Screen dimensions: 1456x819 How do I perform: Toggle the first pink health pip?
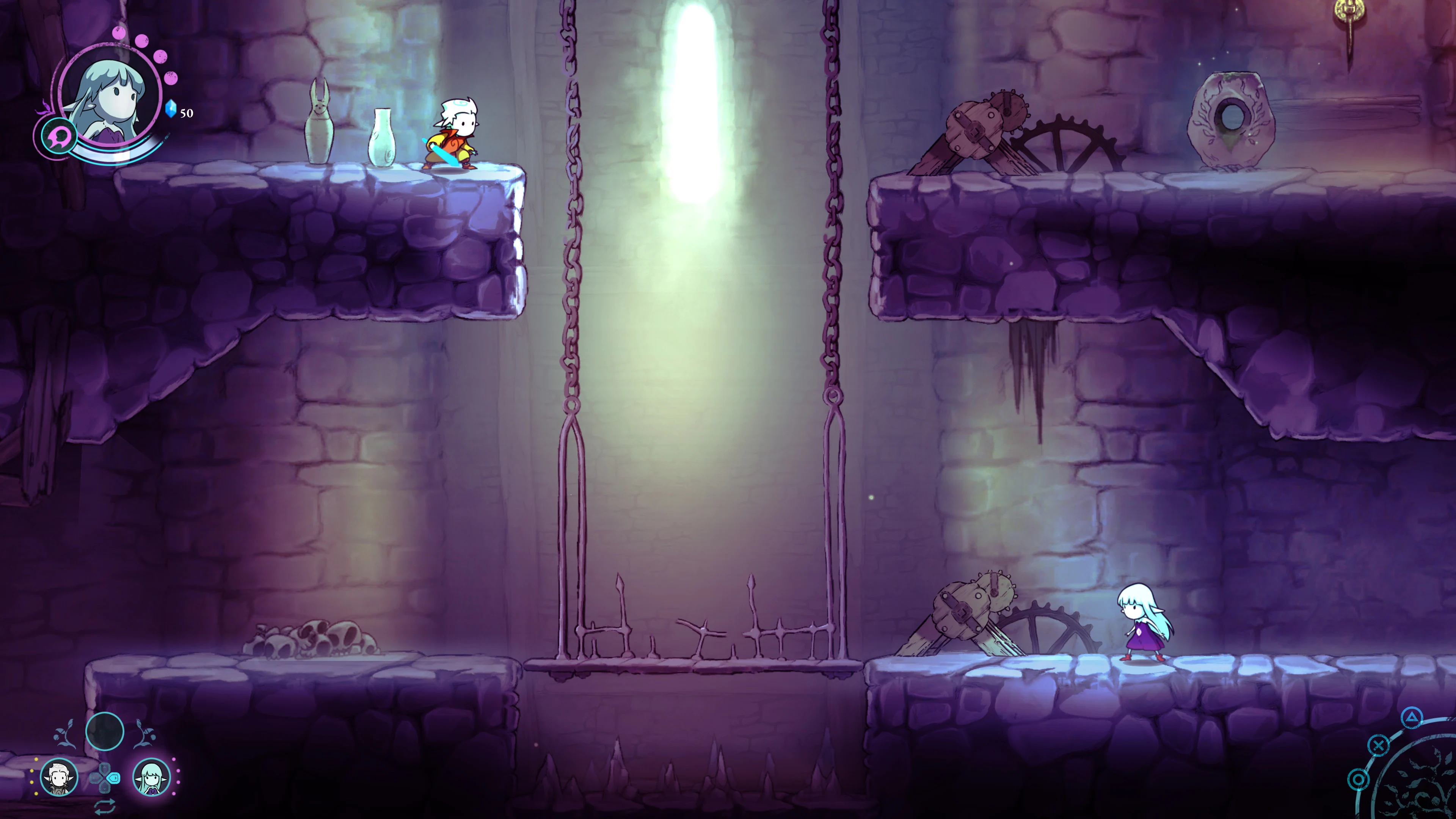click(x=119, y=33)
